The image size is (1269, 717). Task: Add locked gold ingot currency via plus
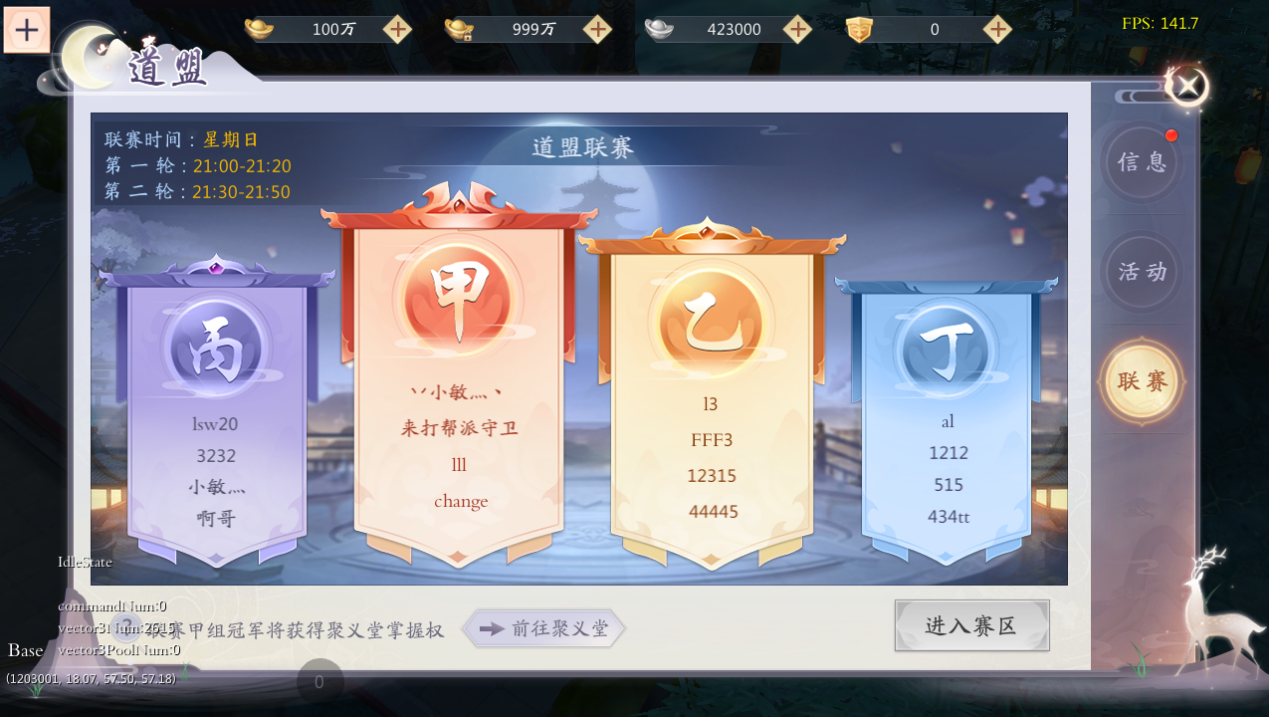click(x=597, y=29)
